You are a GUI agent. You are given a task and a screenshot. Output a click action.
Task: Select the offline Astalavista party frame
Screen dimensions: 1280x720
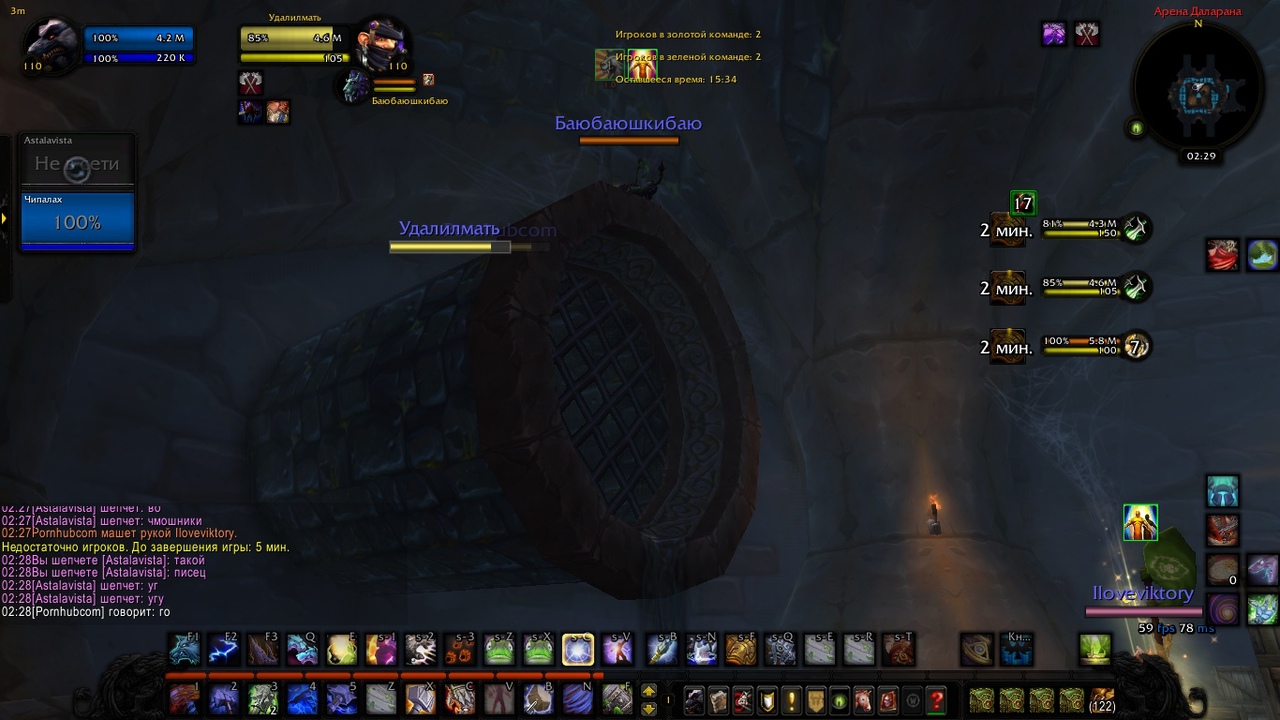[77, 160]
